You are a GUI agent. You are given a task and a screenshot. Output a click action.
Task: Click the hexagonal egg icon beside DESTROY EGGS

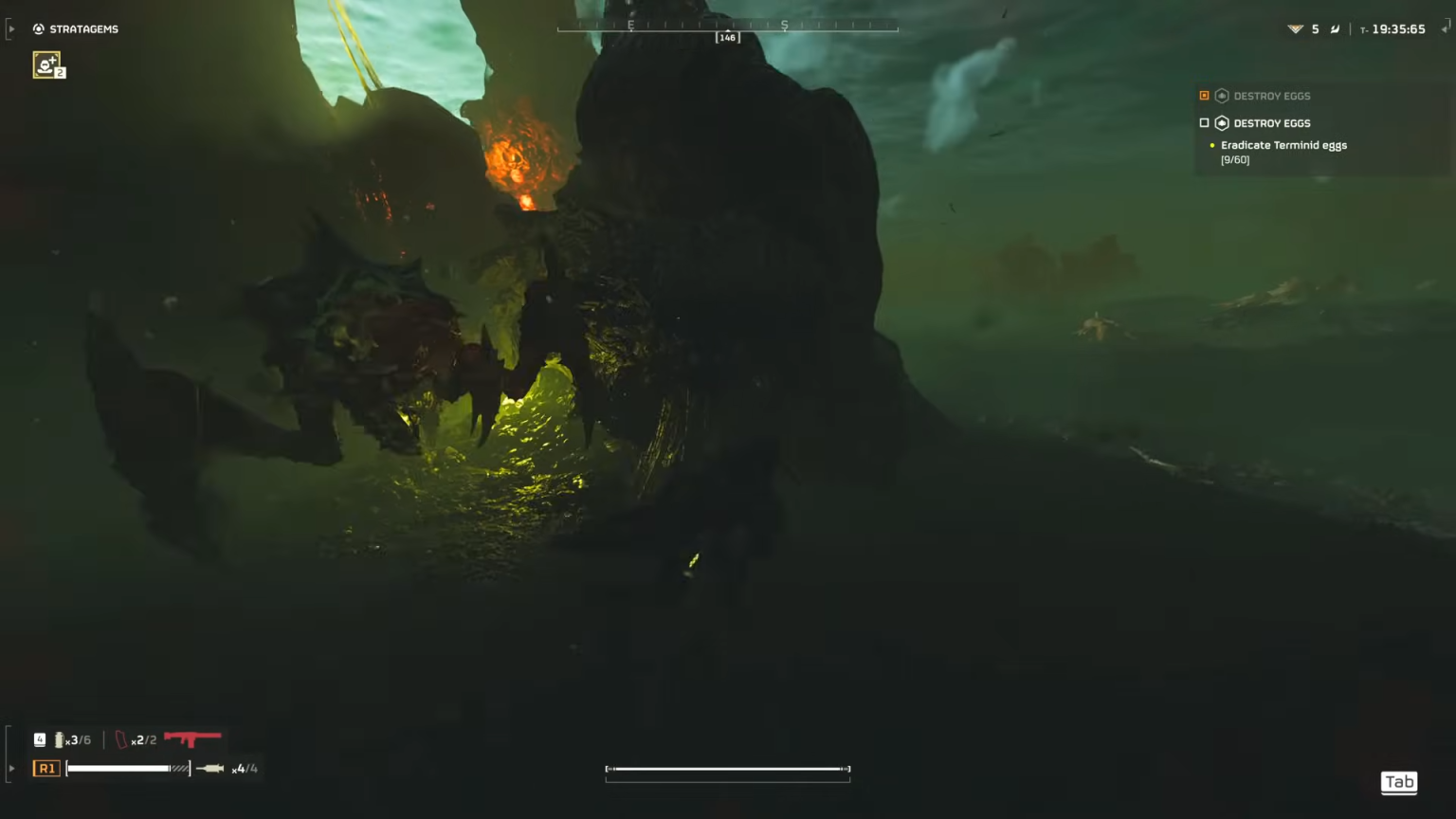point(1223,122)
